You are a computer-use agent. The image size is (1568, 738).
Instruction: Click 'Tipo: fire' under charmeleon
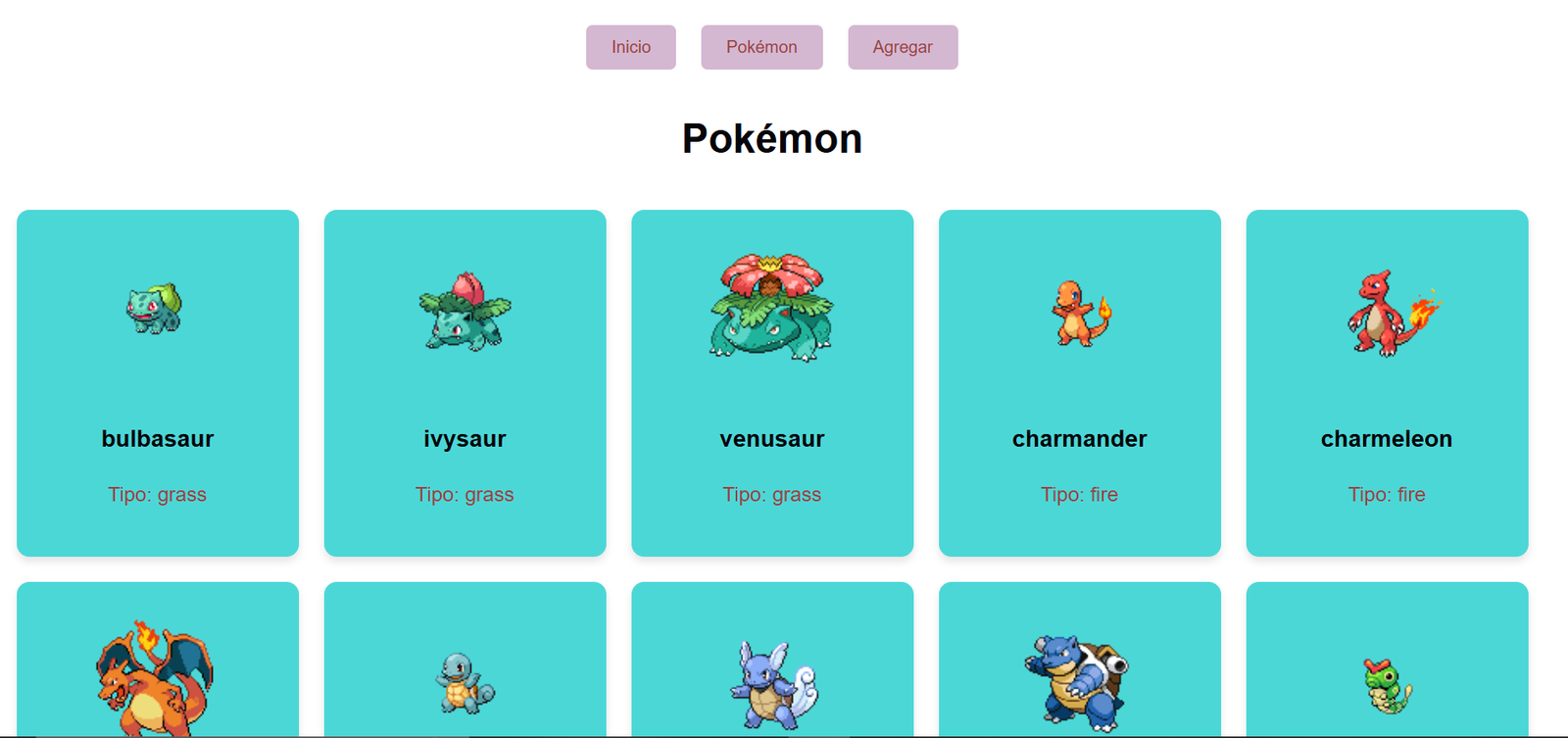click(x=1386, y=495)
